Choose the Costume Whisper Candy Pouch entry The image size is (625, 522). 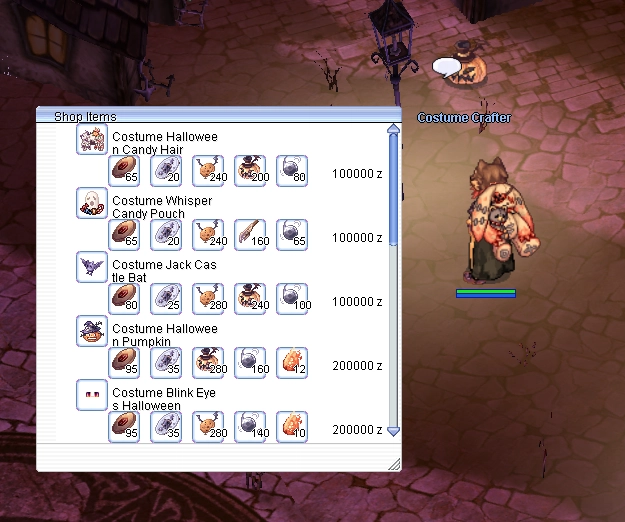pos(161,207)
